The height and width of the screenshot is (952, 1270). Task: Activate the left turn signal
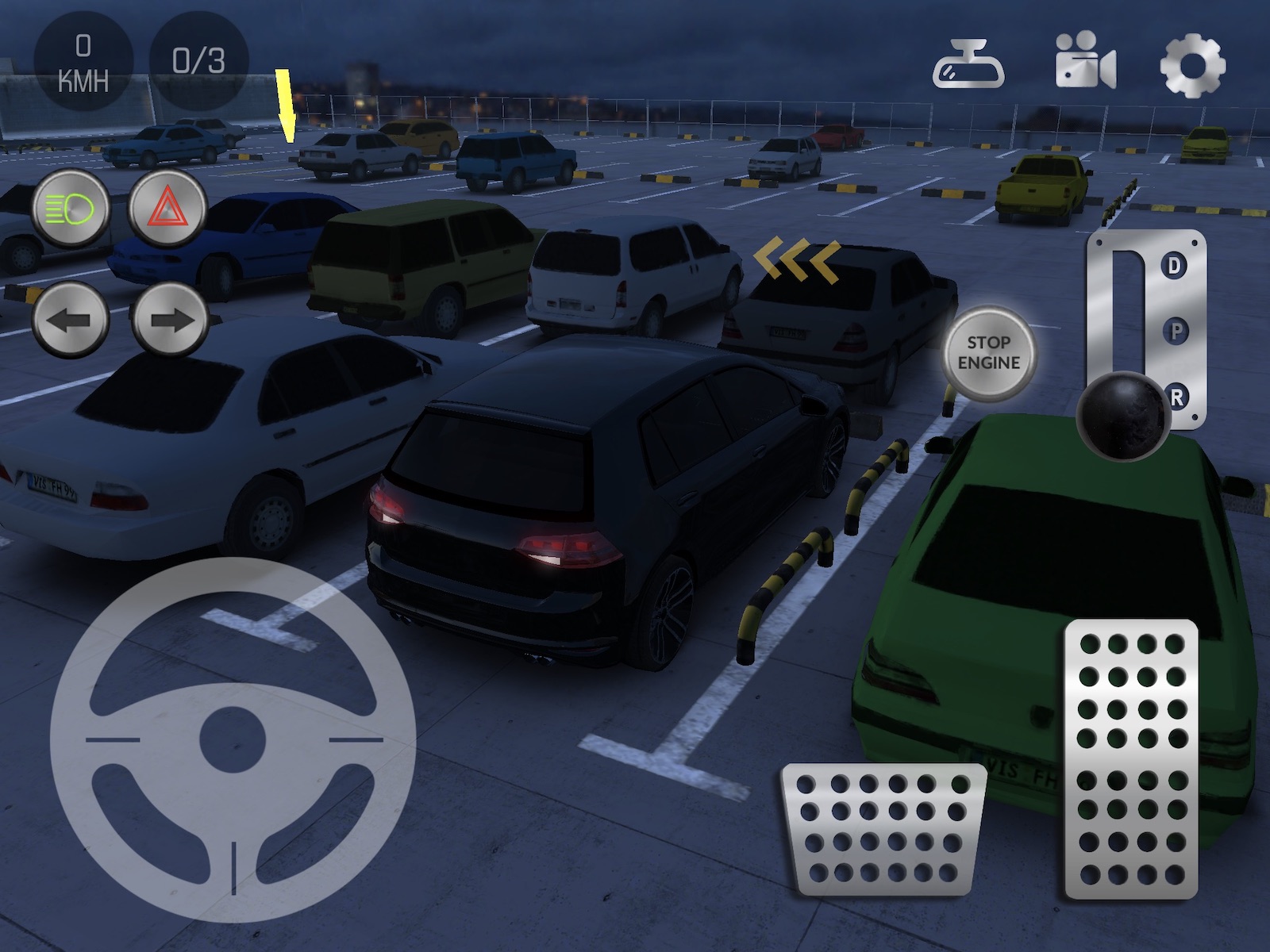pos(71,320)
